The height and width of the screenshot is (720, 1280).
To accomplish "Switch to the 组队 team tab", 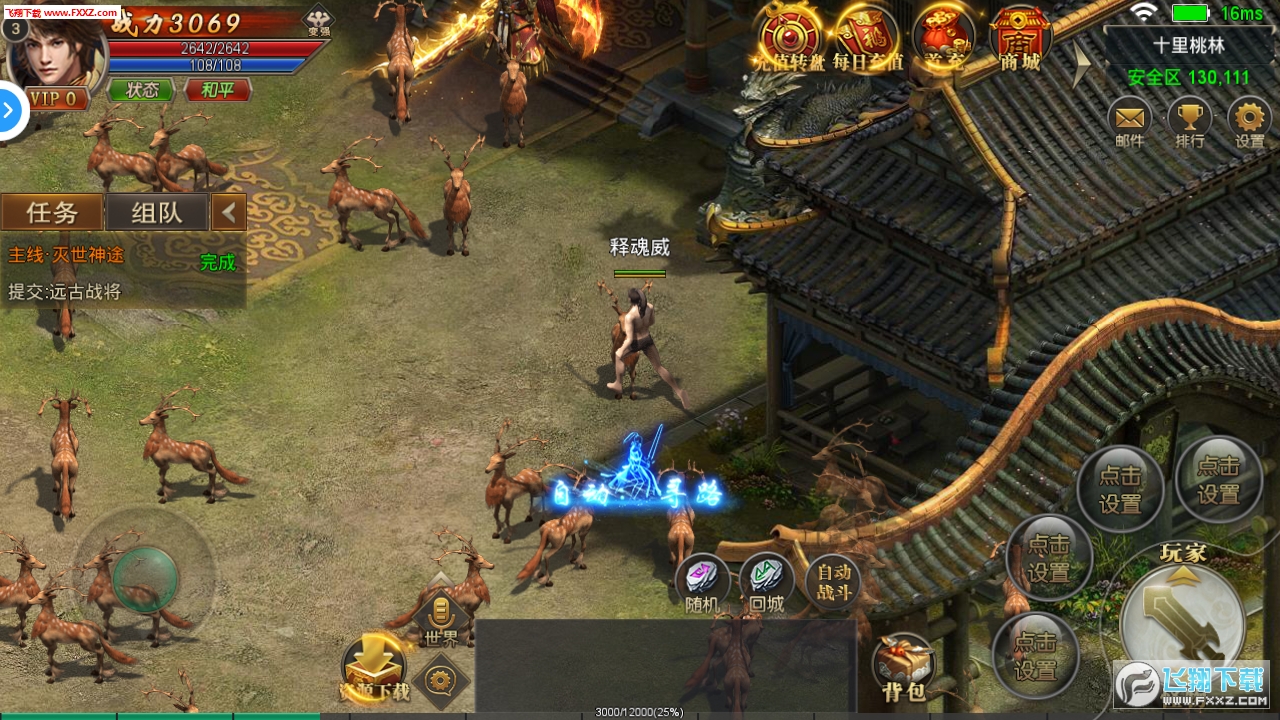I will tap(157, 212).
